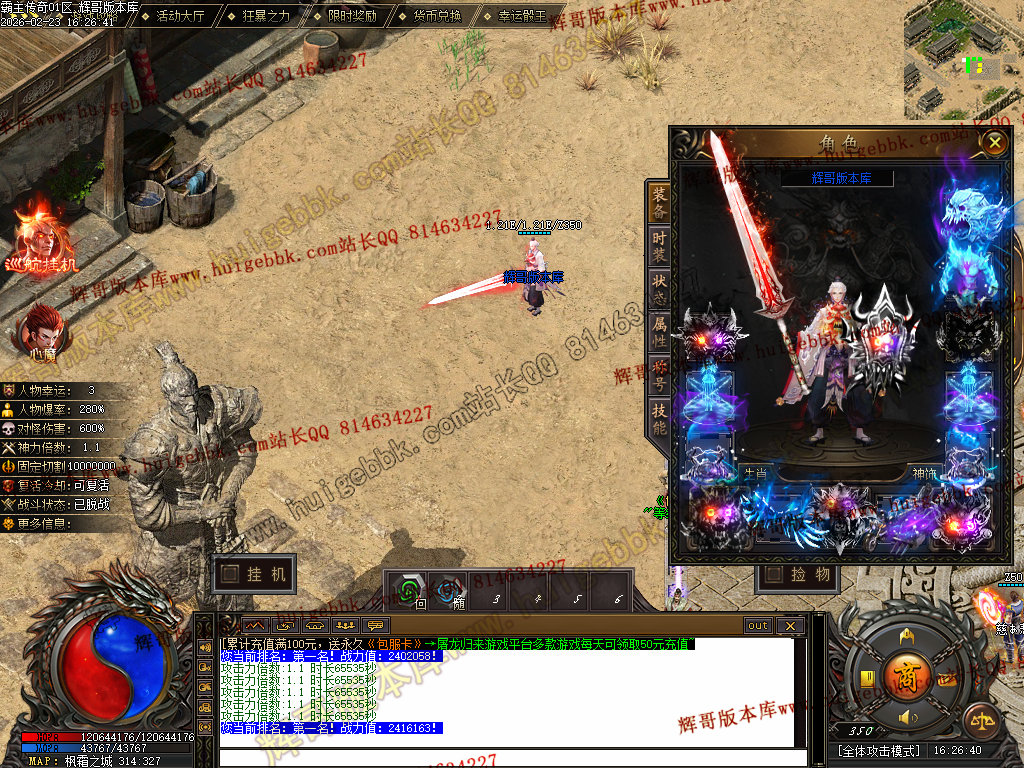1024x768 pixels.
Task: Open the 限时奖励 timed rewards menu
Action: pyautogui.click(x=352, y=16)
